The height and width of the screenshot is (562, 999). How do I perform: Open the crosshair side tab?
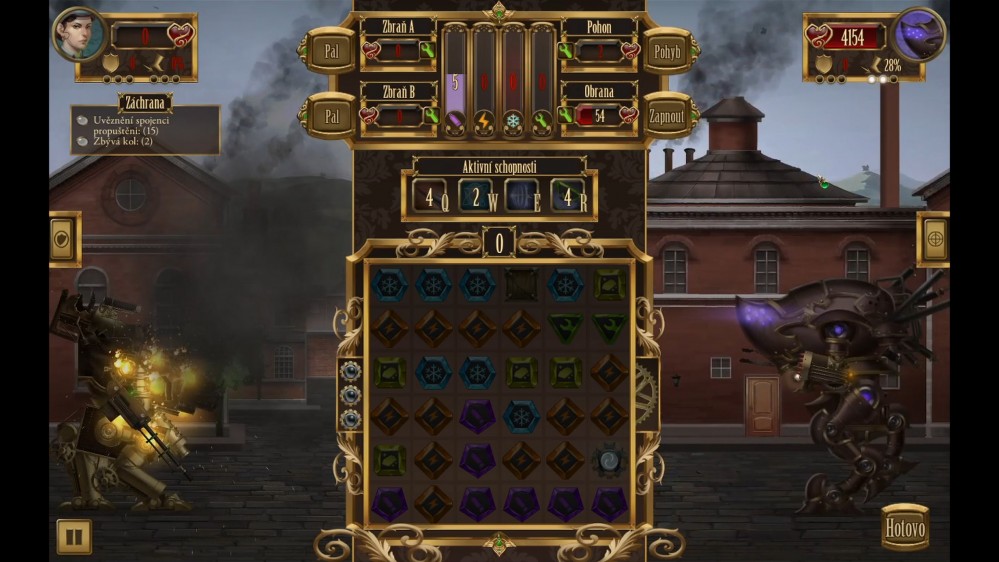point(933,240)
